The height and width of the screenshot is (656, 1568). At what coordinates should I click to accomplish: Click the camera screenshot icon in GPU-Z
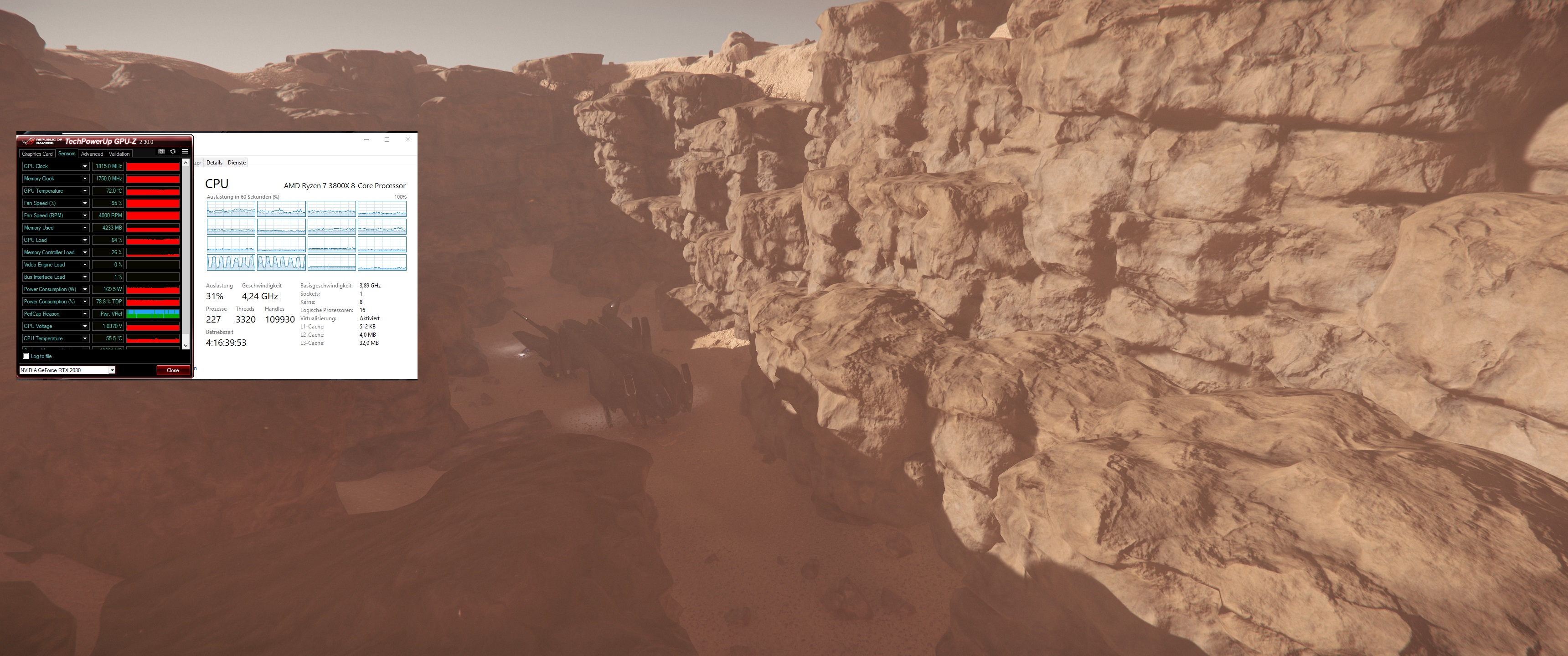coord(162,152)
